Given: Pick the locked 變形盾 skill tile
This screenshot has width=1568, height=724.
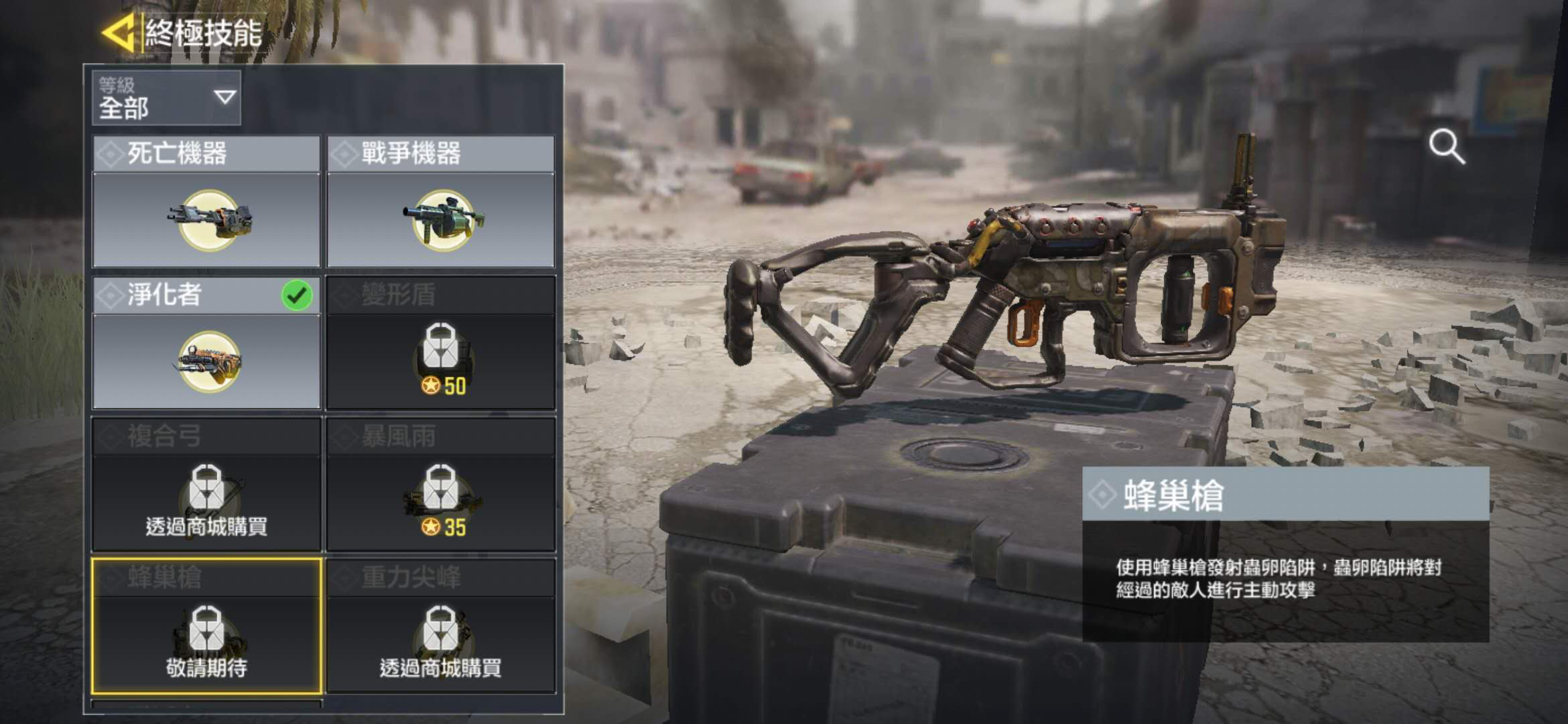Looking at the screenshot, I should point(441,343).
